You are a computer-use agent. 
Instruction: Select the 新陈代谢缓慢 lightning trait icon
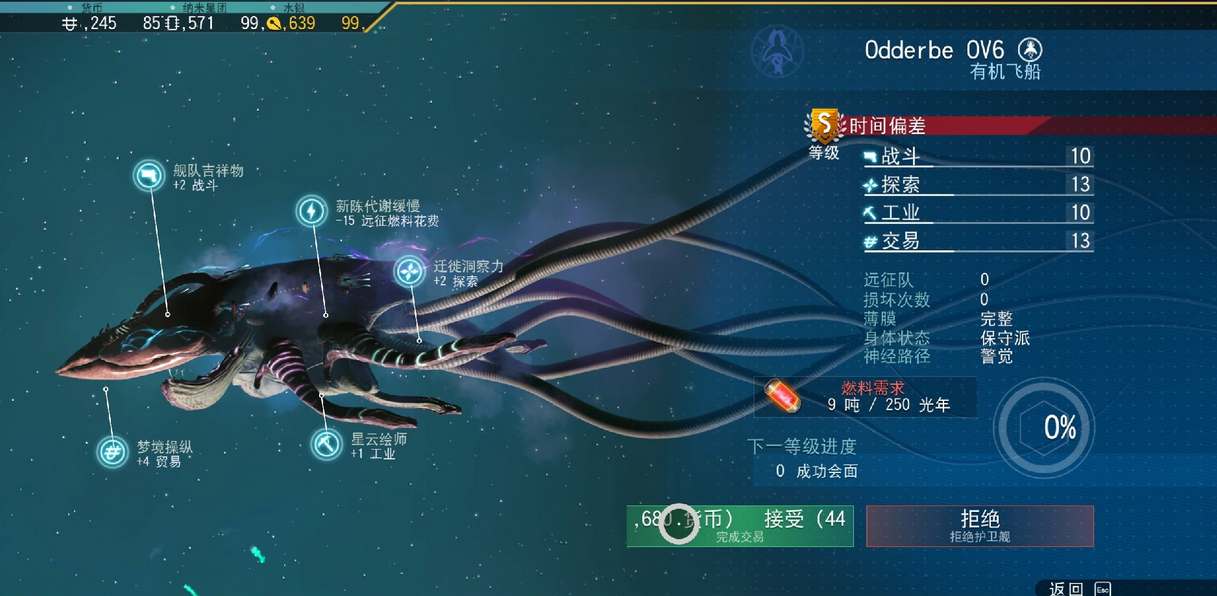(312, 211)
